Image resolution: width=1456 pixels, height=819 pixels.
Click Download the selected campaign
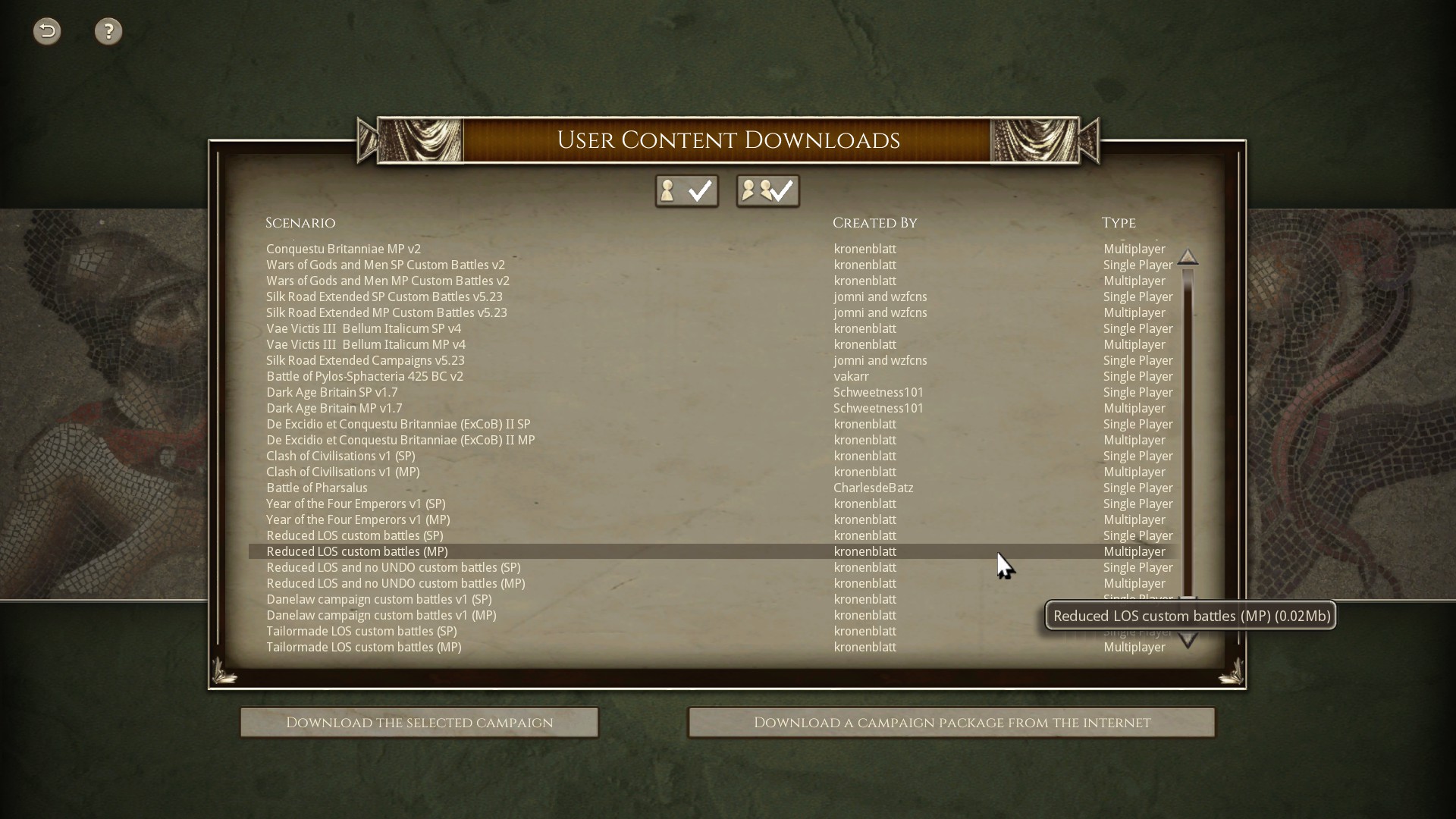[419, 723]
